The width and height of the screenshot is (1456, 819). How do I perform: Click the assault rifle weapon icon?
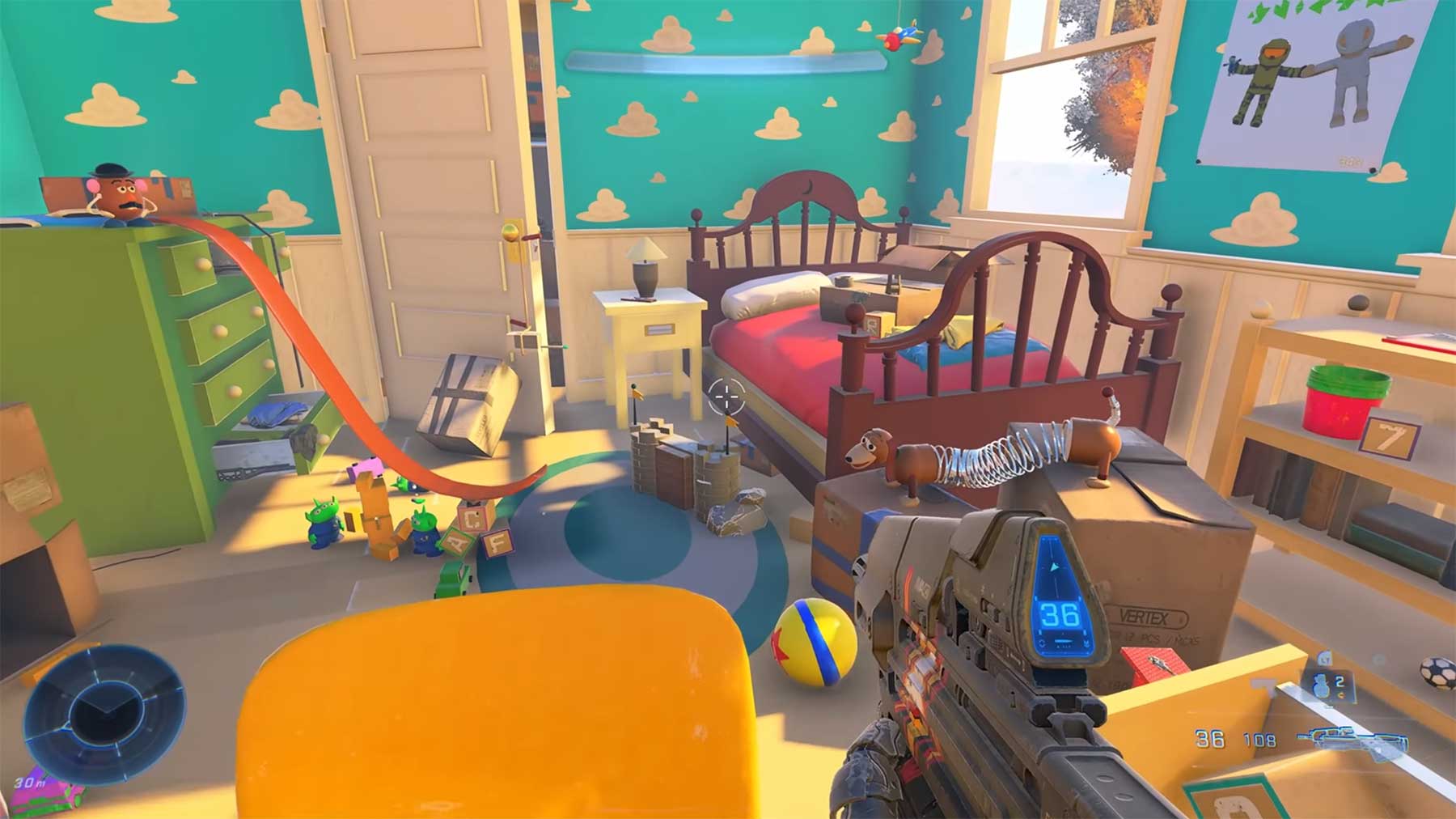pyautogui.click(x=1352, y=741)
